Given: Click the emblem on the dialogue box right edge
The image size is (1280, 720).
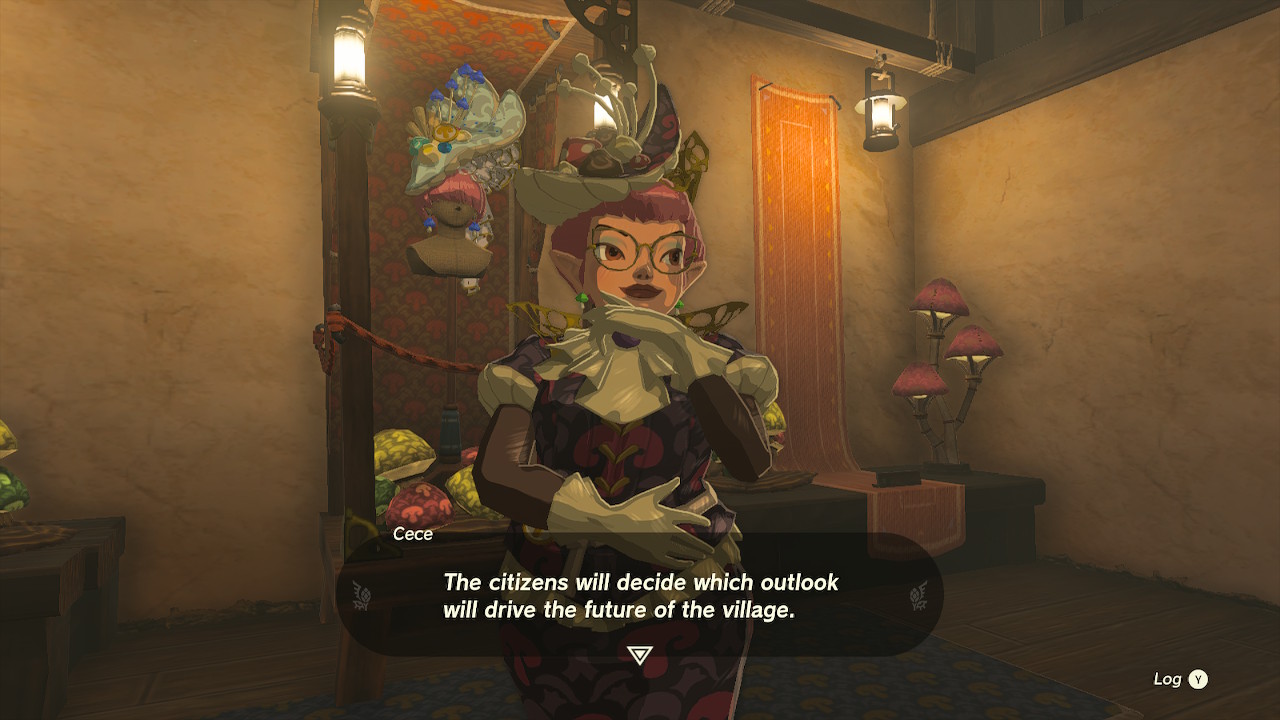Looking at the screenshot, I should point(916,594).
